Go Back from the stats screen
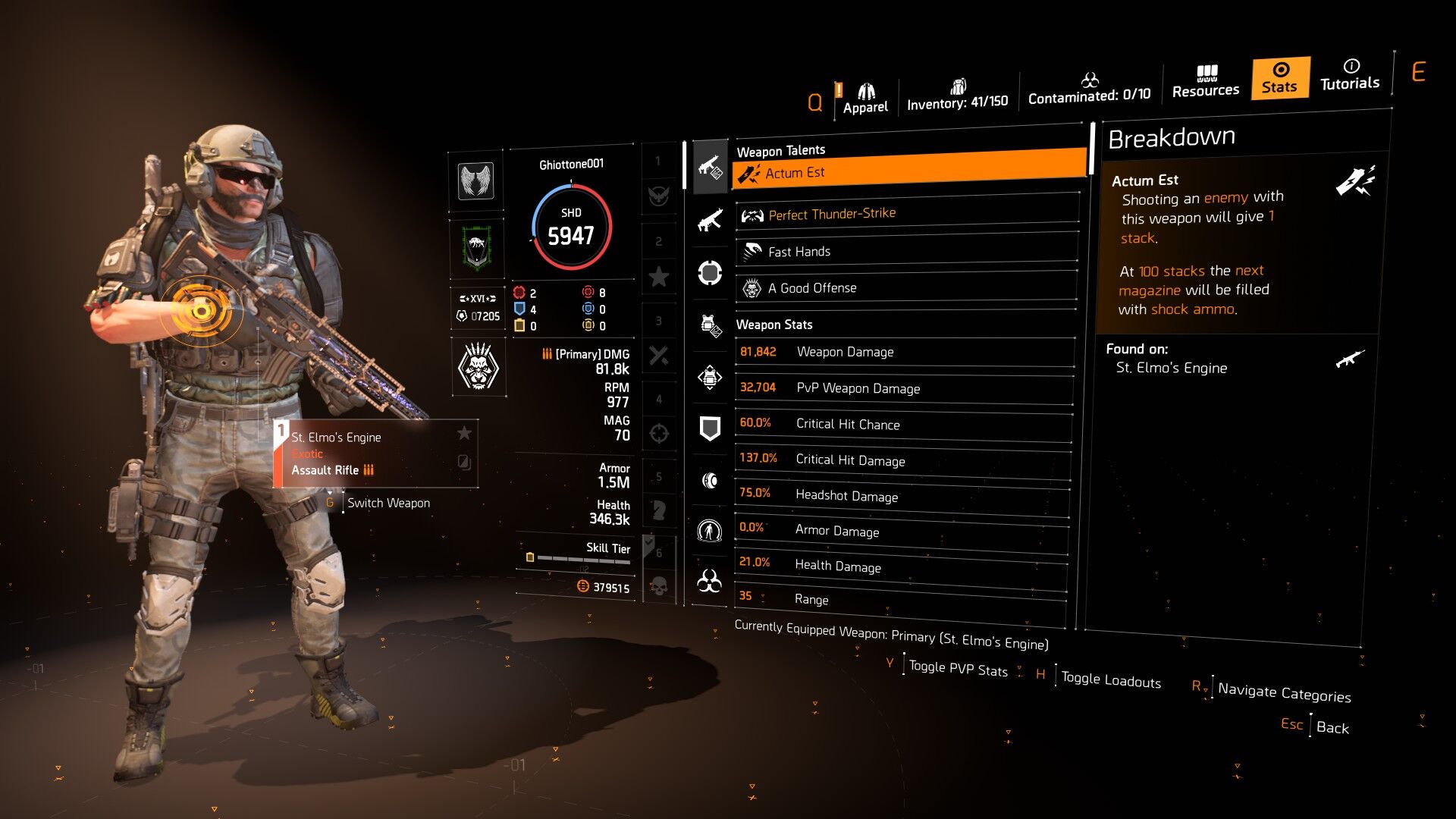This screenshot has width=1456, height=819. pos(1332,727)
